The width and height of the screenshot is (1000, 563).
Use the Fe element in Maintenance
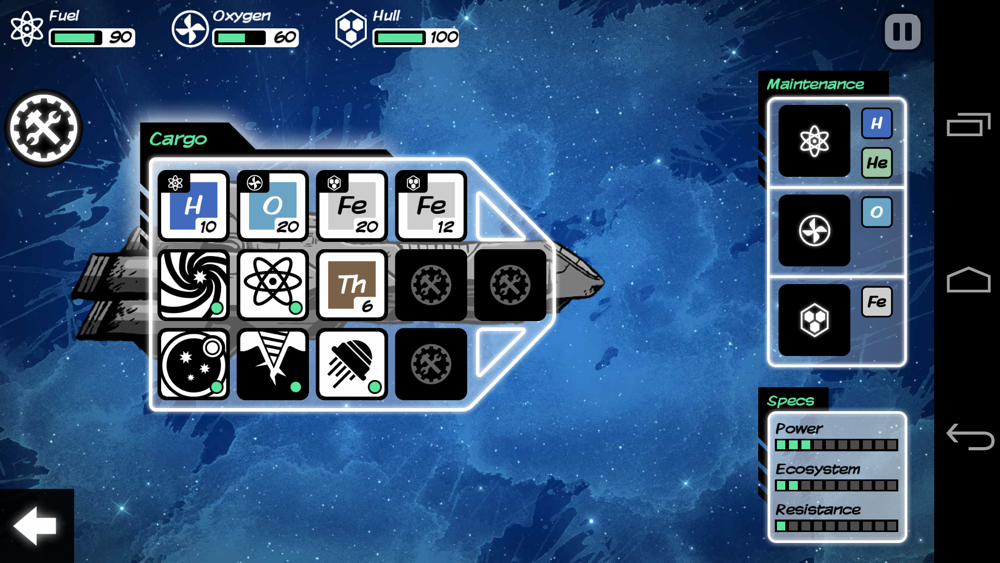(x=877, y=302)
